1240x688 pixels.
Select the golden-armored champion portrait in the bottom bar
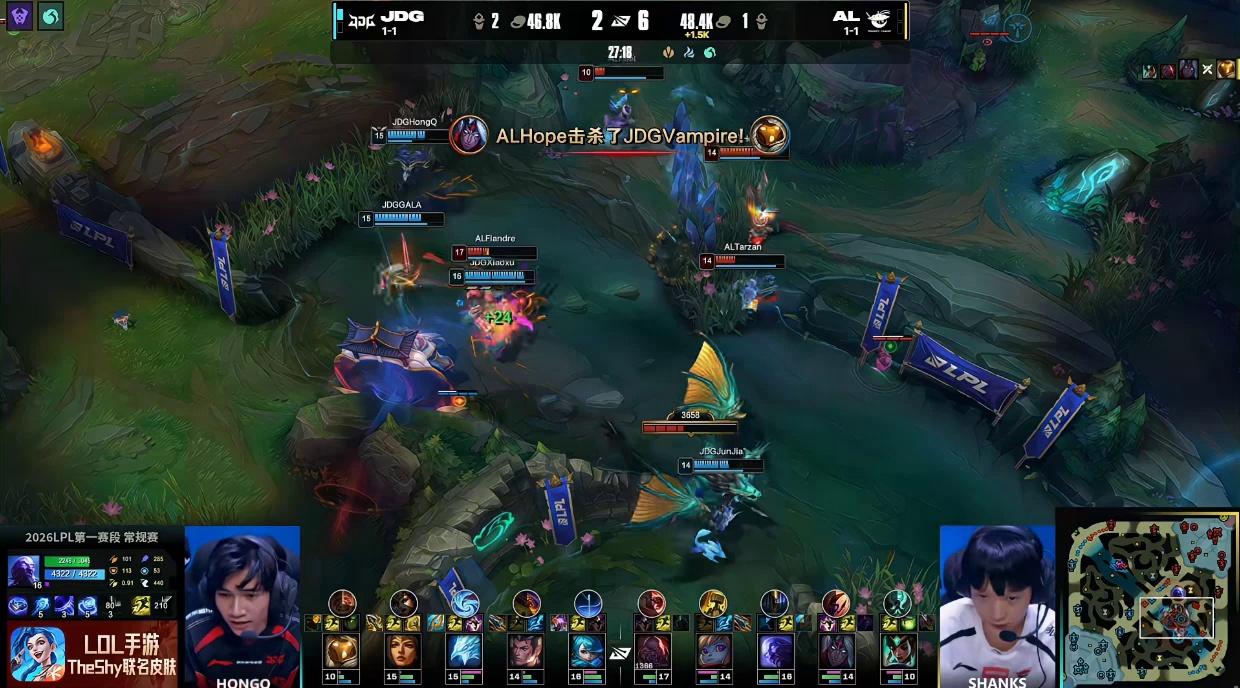(340, 651)
